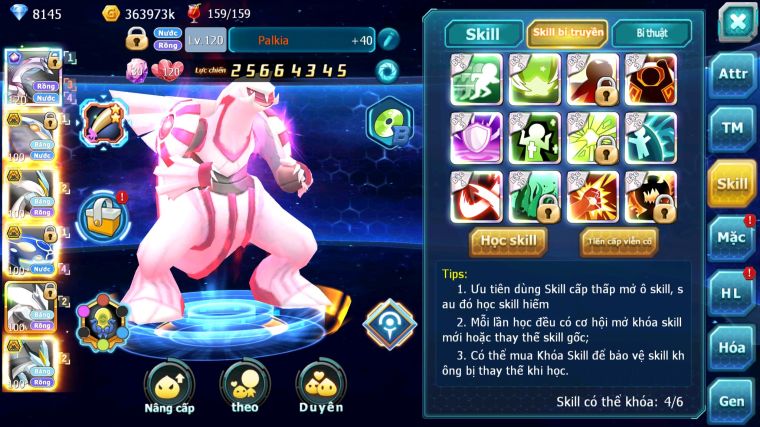Open the Hóa side tab

tap(732, 347)
